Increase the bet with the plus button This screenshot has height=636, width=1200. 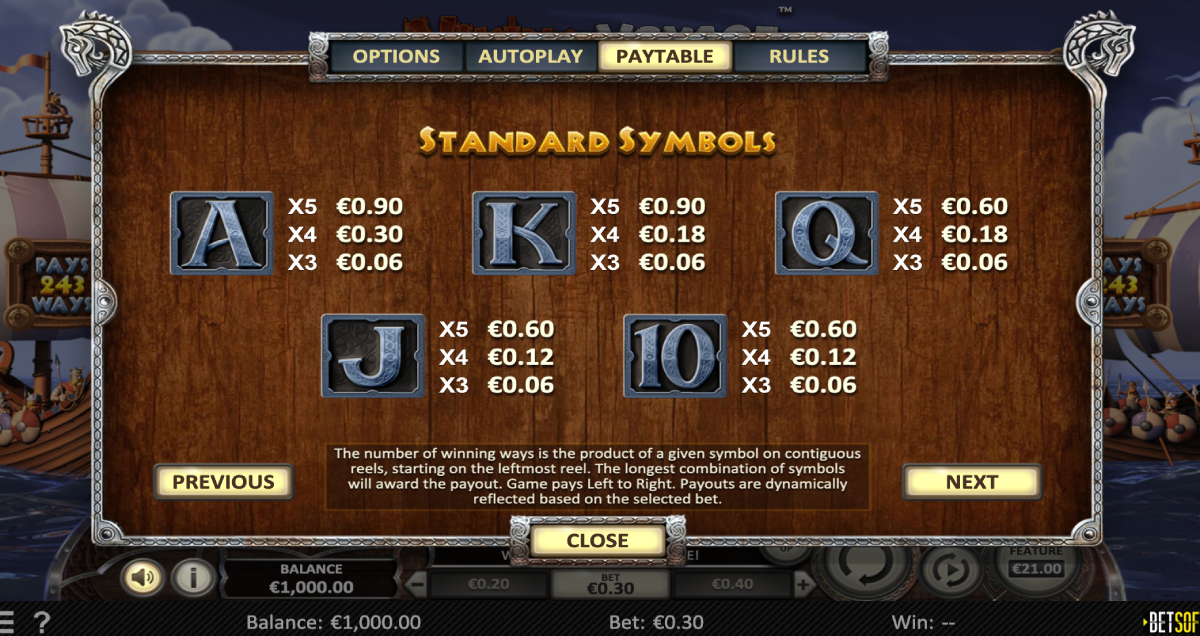(802, 584)
